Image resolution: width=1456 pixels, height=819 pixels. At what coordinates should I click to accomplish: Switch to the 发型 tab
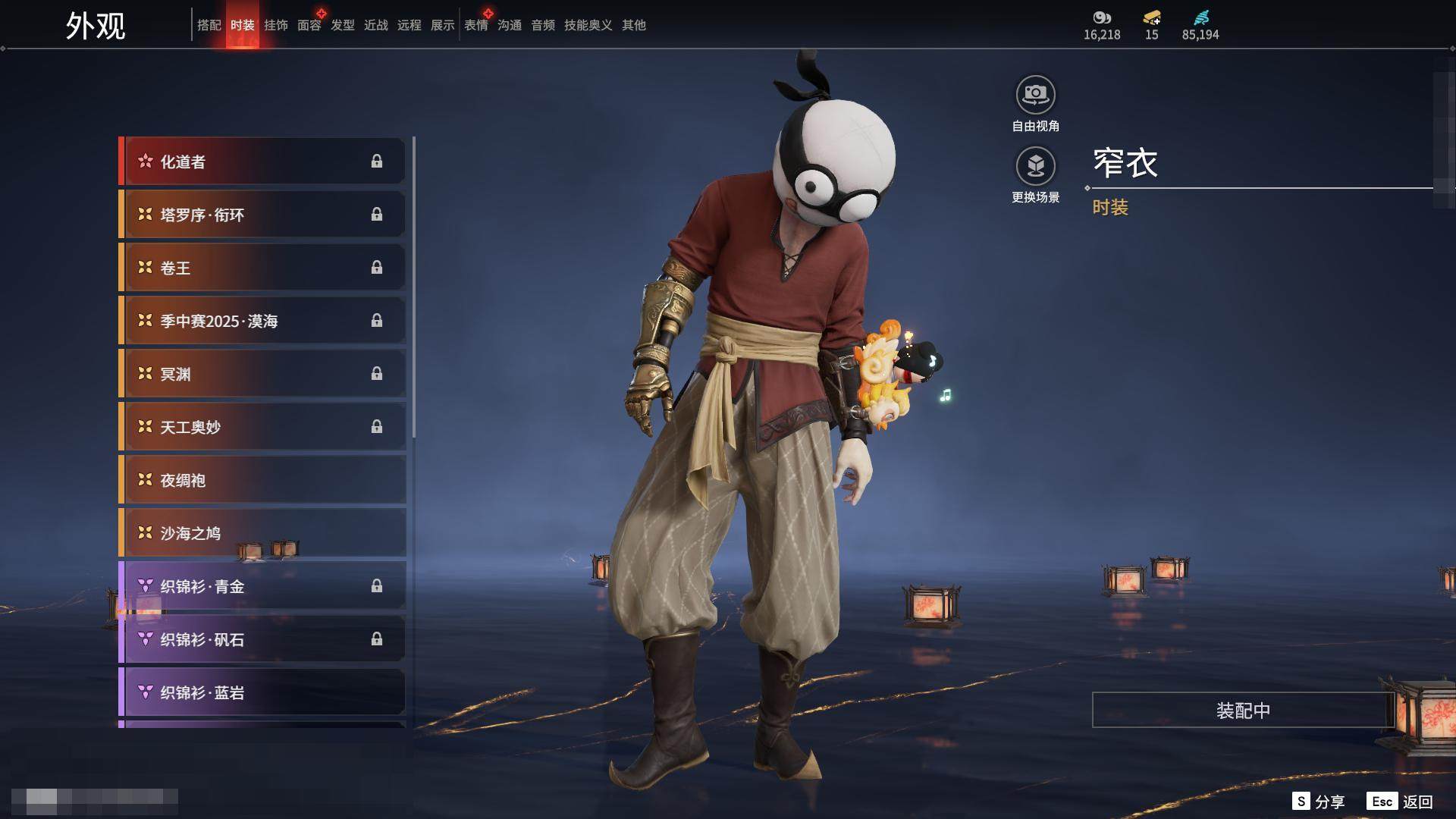pos(342,25)
